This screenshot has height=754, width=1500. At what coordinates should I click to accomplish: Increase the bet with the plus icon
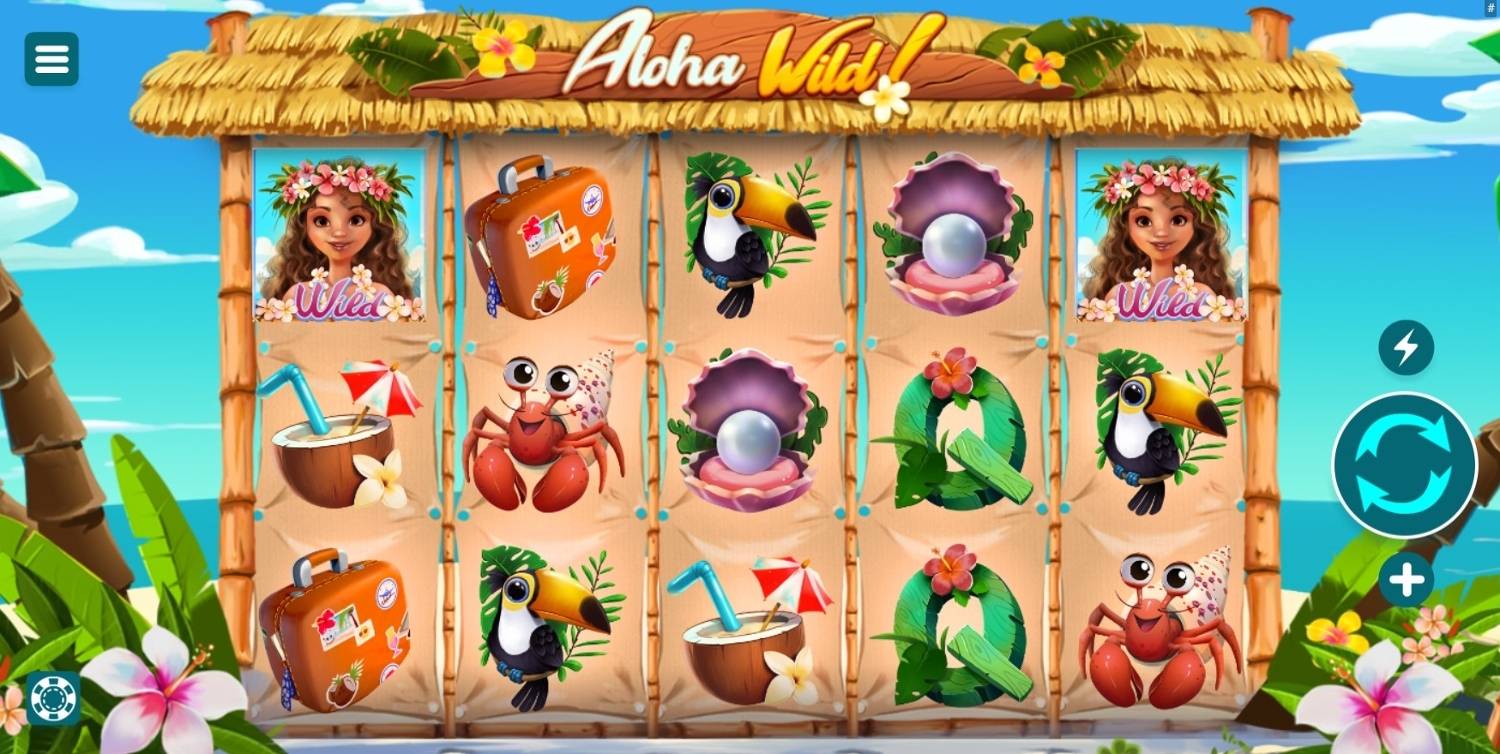[1408, 577]
